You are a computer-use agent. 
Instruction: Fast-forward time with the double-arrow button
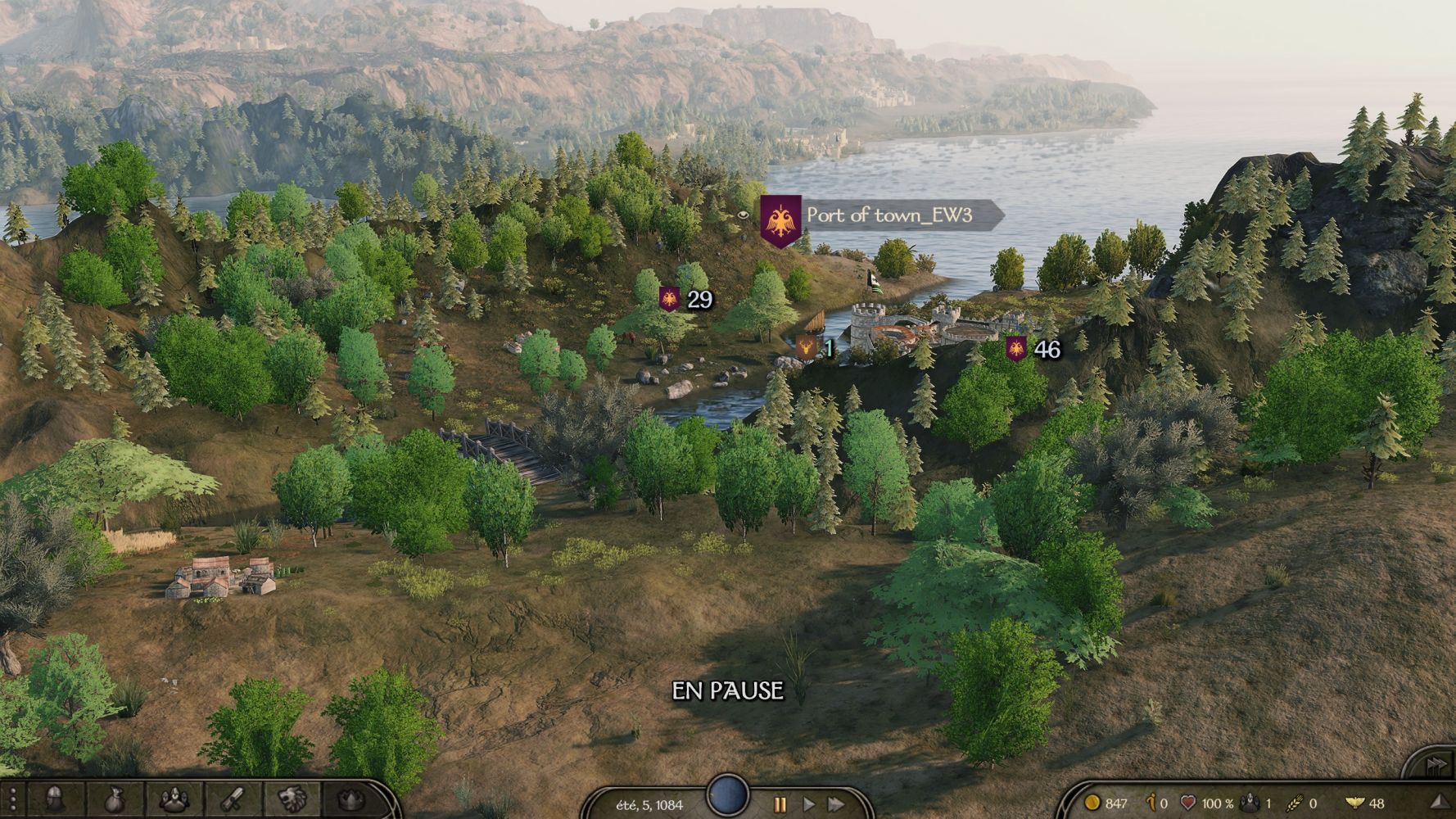(836, 804)
